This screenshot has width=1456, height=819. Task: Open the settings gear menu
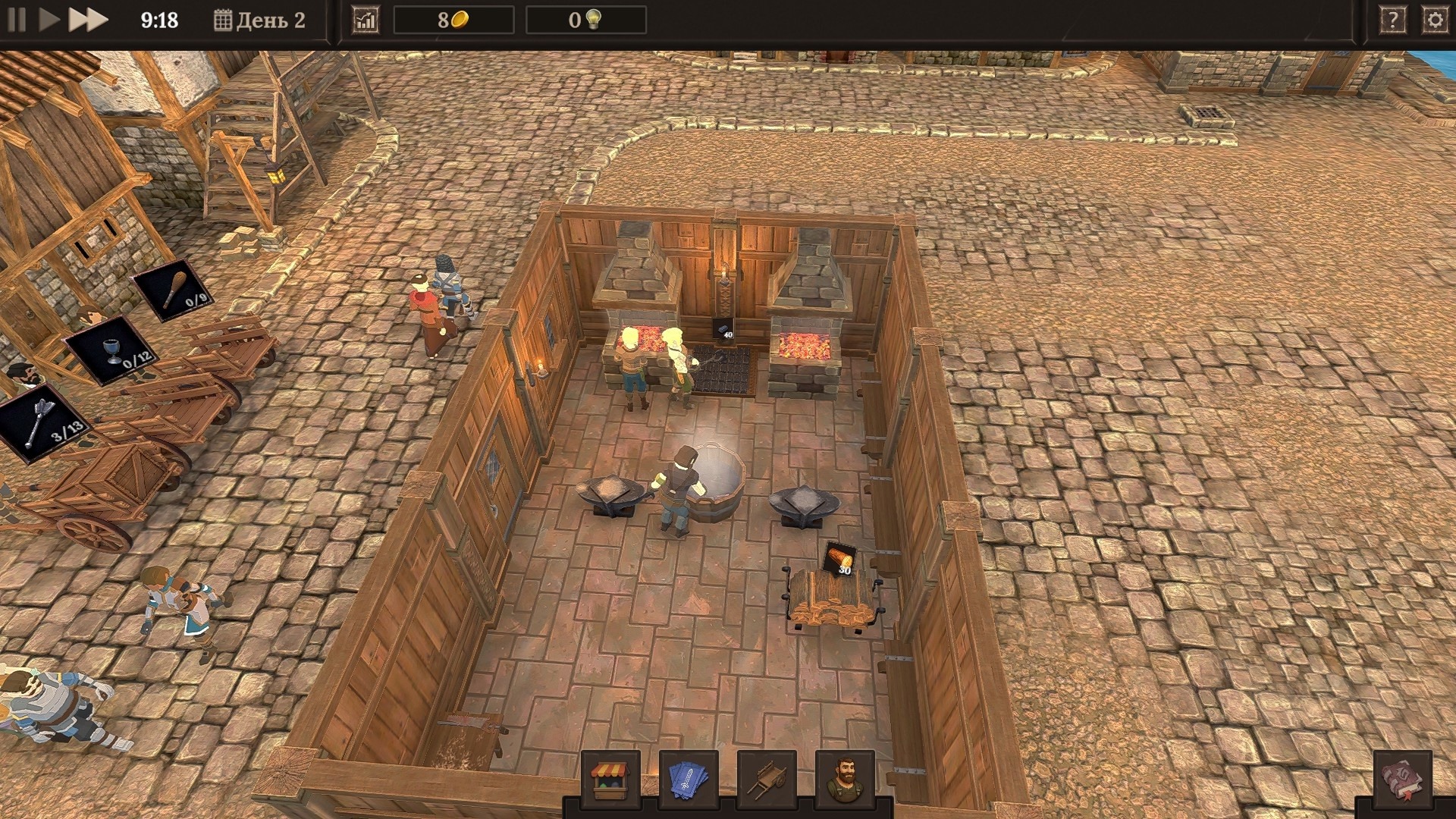point(1435,20)
